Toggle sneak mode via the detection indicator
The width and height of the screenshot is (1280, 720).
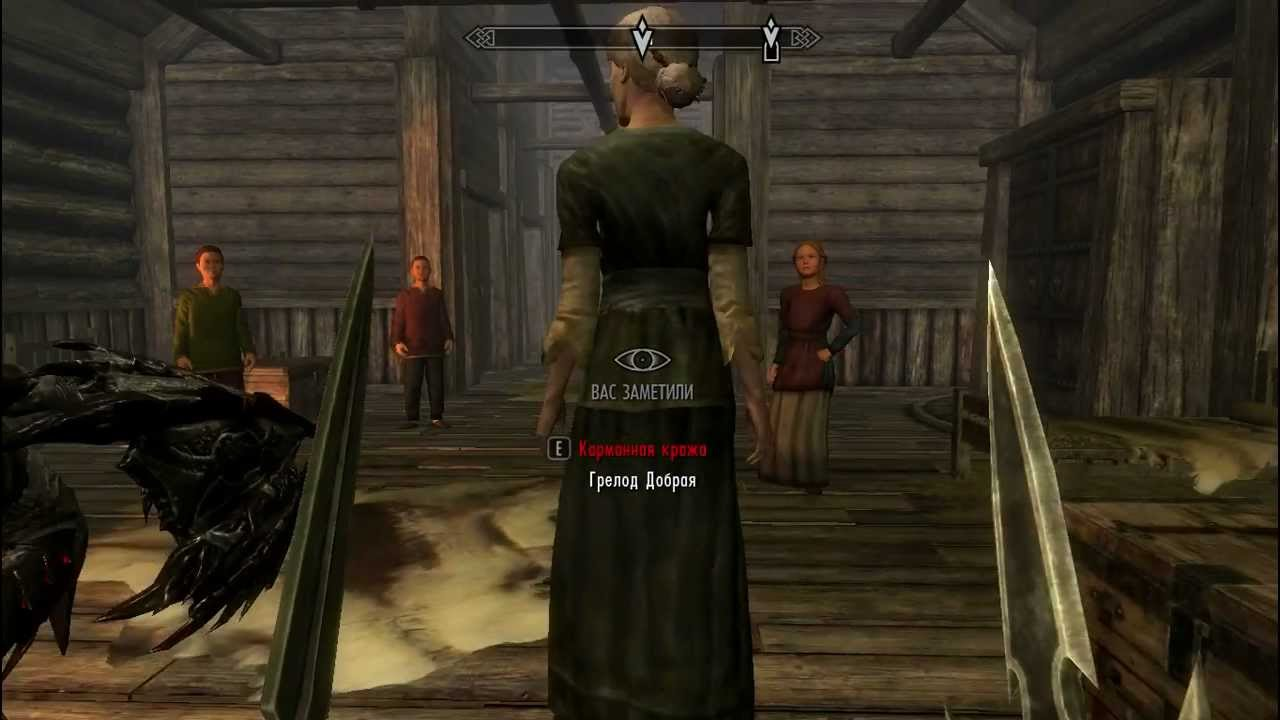(x=641, y=360)
